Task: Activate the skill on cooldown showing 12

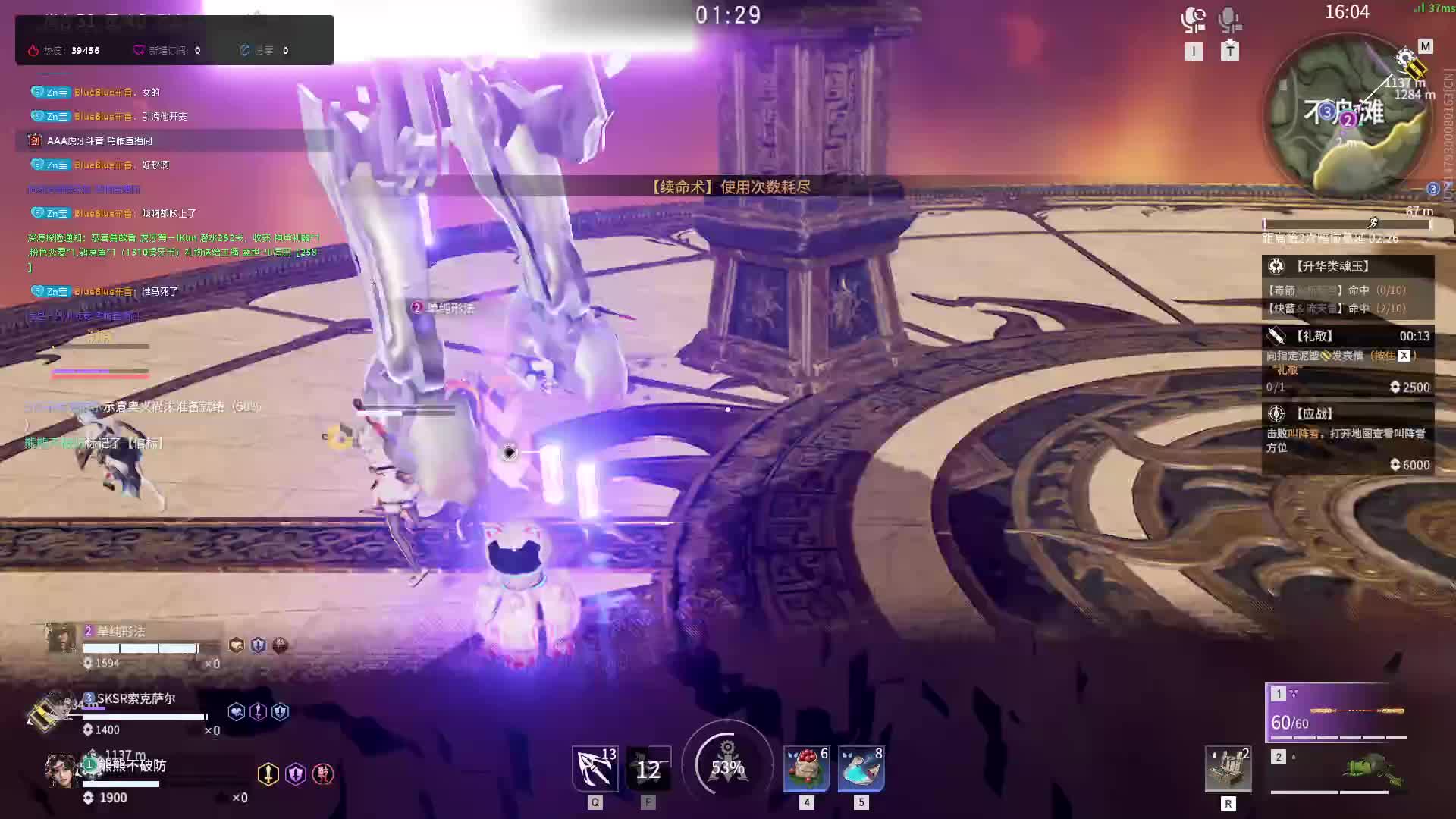Action: pyautogui.click(x=648, y=769)
